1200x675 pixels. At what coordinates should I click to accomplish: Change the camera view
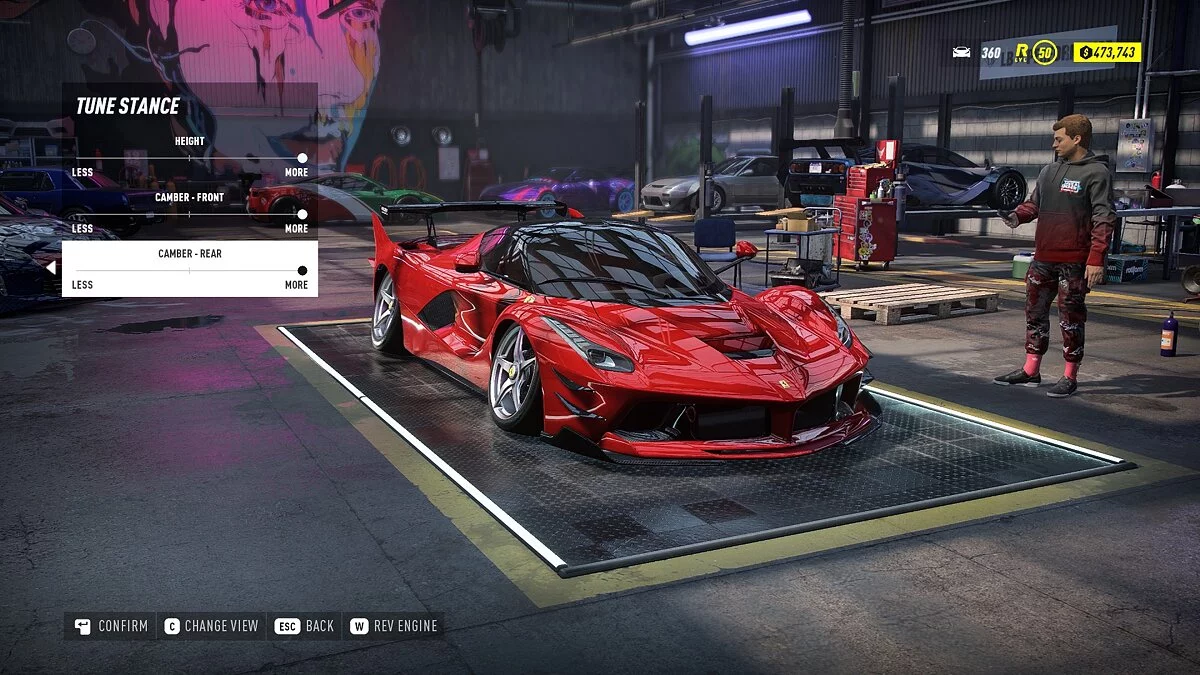(x=211, y=626)
